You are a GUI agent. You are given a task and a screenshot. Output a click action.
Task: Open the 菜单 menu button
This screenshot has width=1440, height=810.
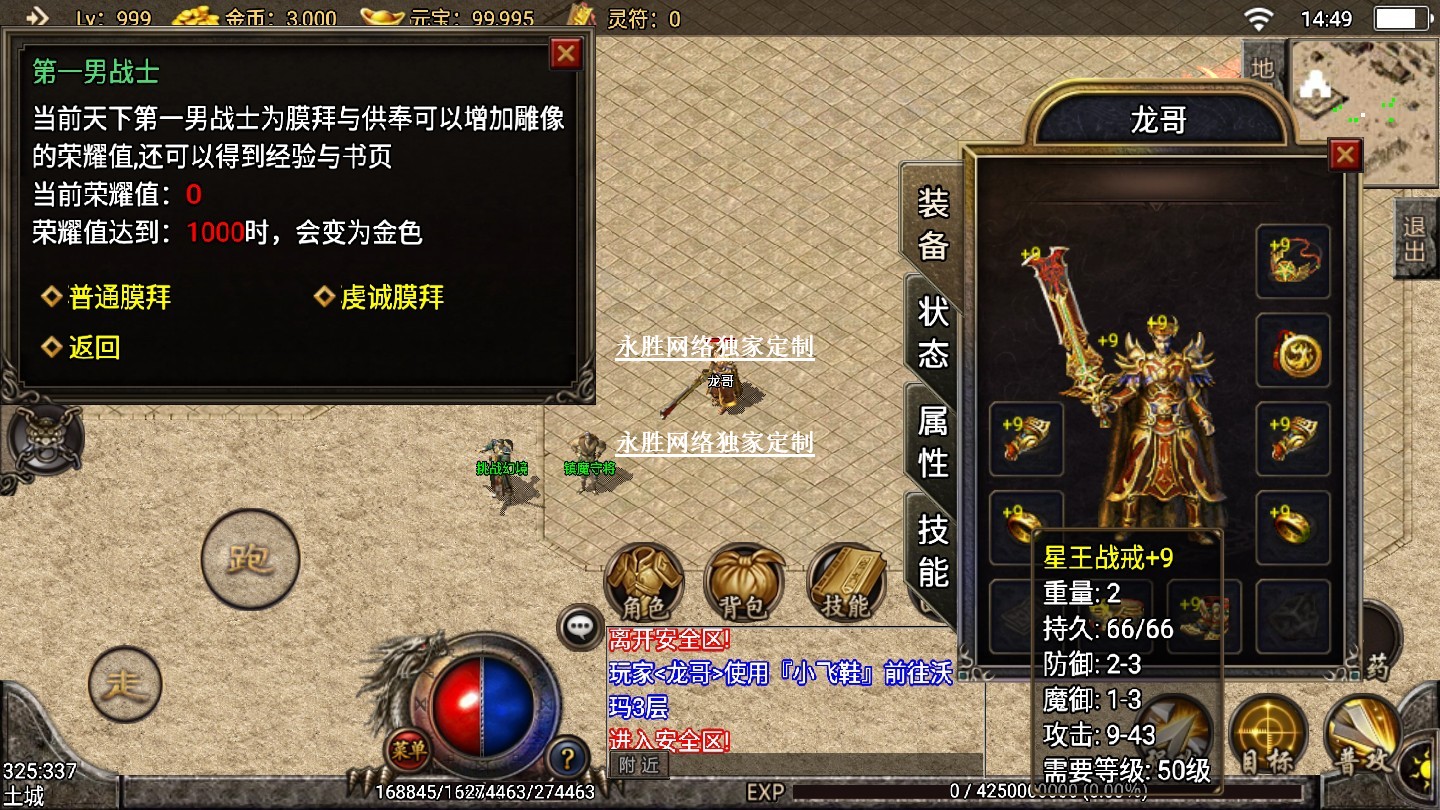coord(409,749)
